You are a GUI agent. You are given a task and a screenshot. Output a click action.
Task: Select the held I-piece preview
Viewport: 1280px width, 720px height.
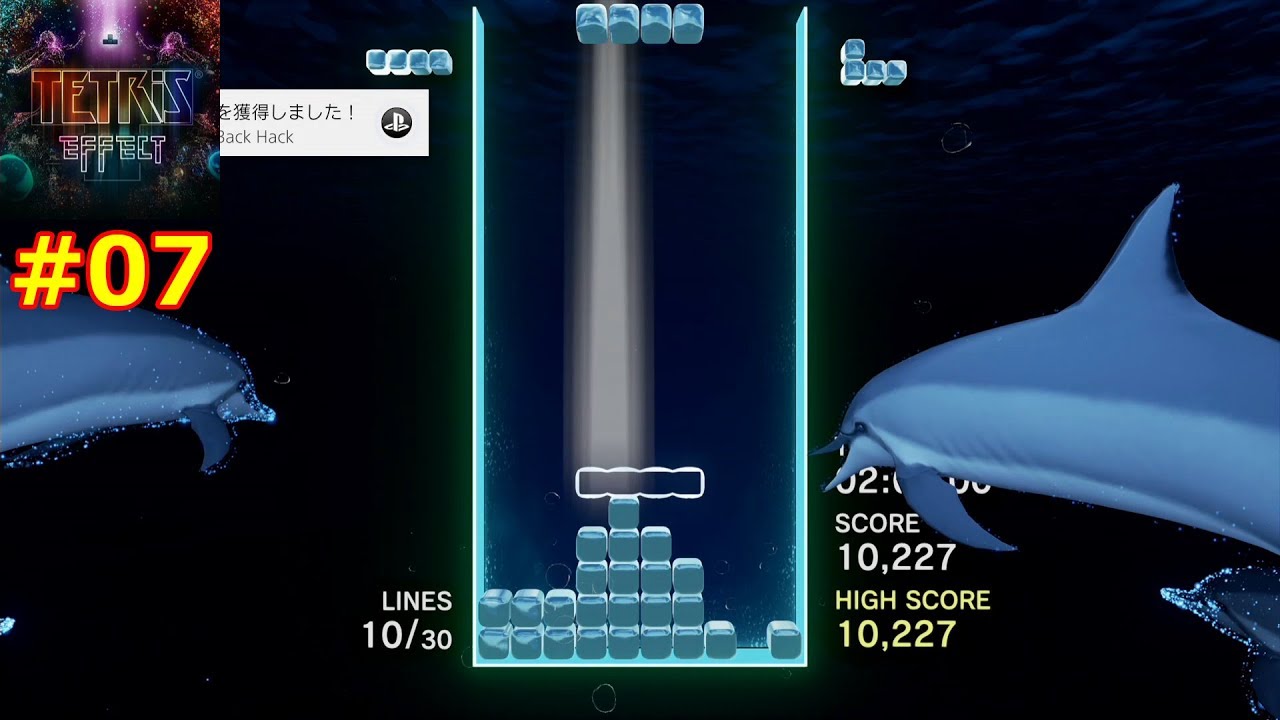[x=409, y=62]
